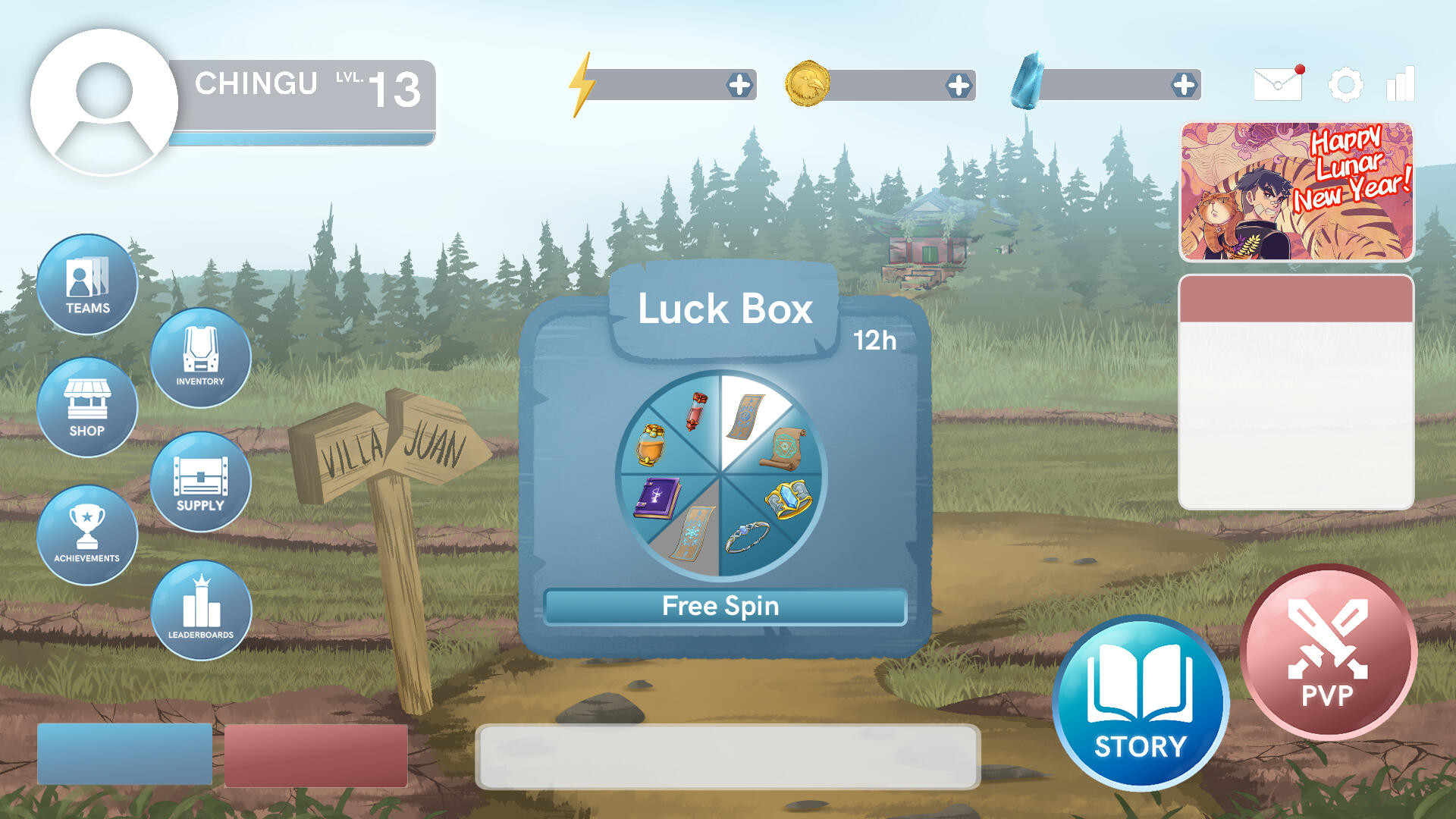The height and width of the screenshot is (819, 1456).
Task: Open the player profile avatar
Action: [x=105, y=102]
